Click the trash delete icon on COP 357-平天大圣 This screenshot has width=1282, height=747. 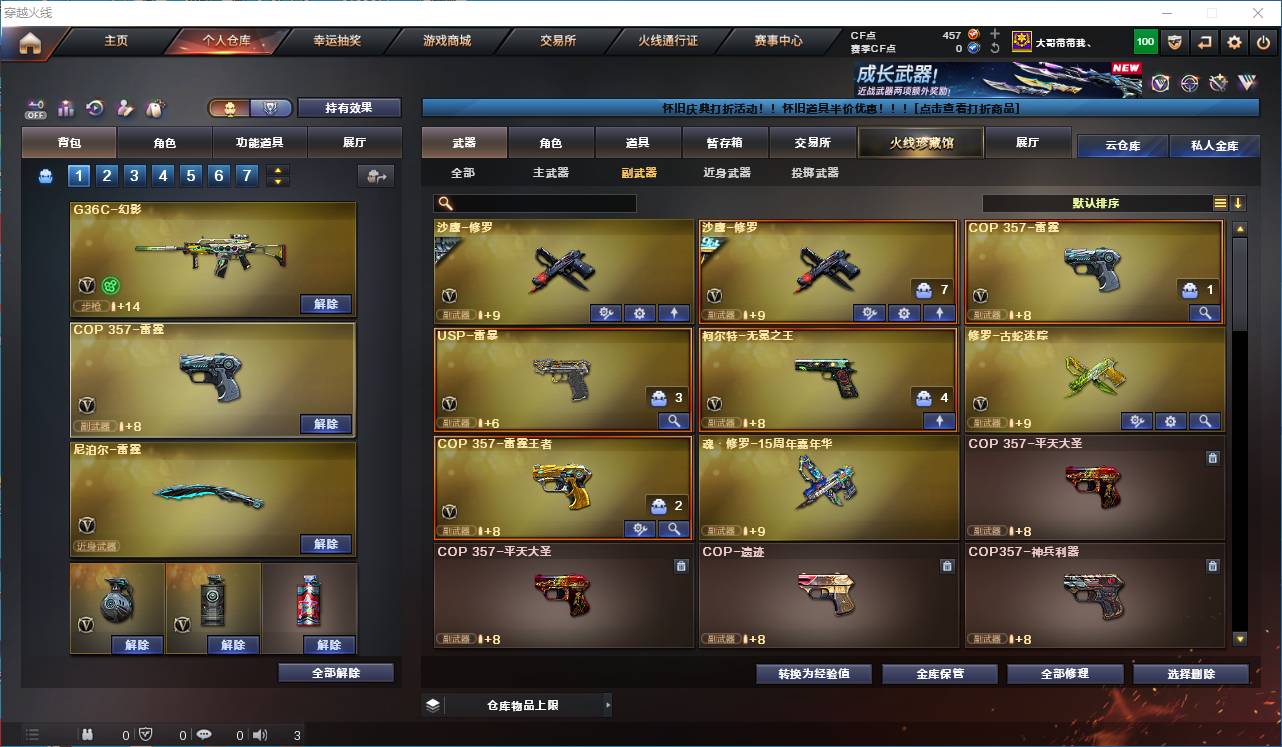tap(1212, 457)
